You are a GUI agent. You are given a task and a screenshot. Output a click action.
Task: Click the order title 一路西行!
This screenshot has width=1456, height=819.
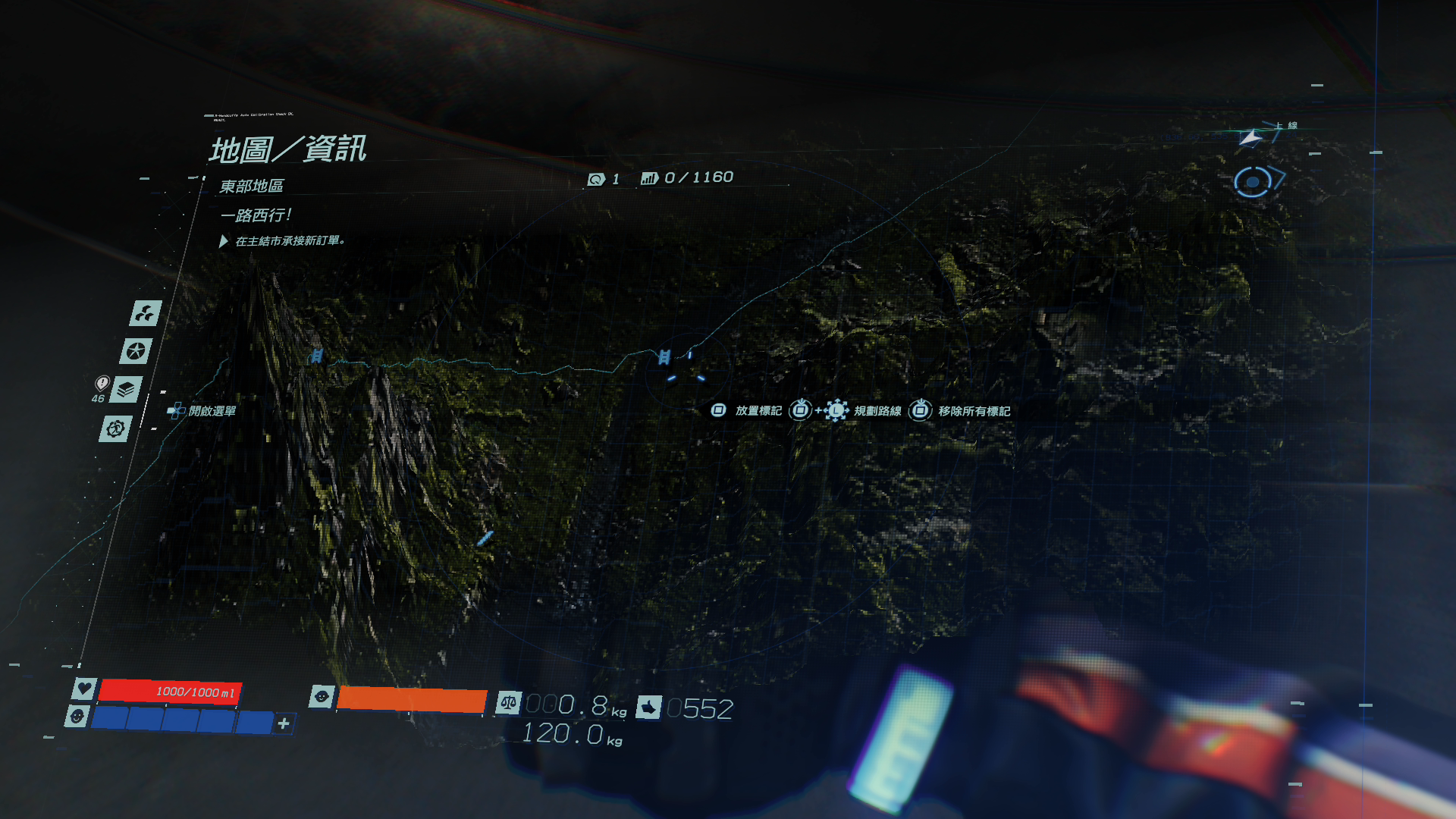pyautogui.click(x=256, y=215)
